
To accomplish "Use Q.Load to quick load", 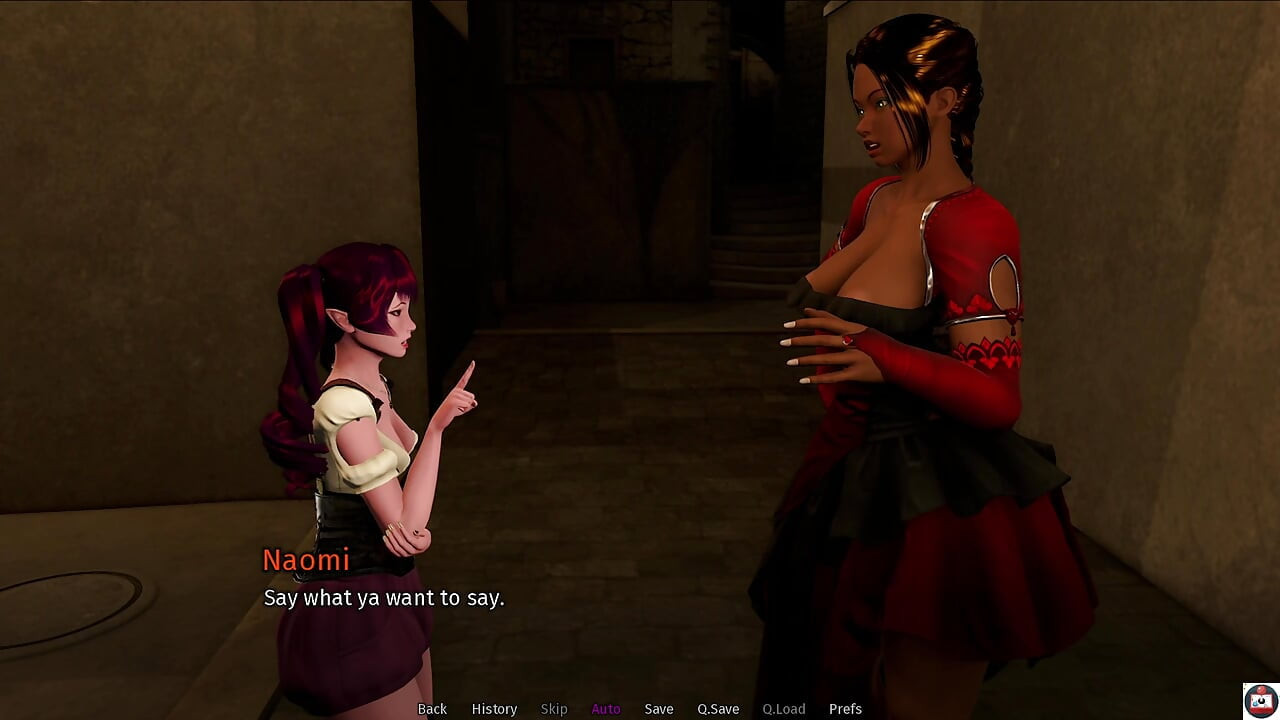I will tap(784, 709).
